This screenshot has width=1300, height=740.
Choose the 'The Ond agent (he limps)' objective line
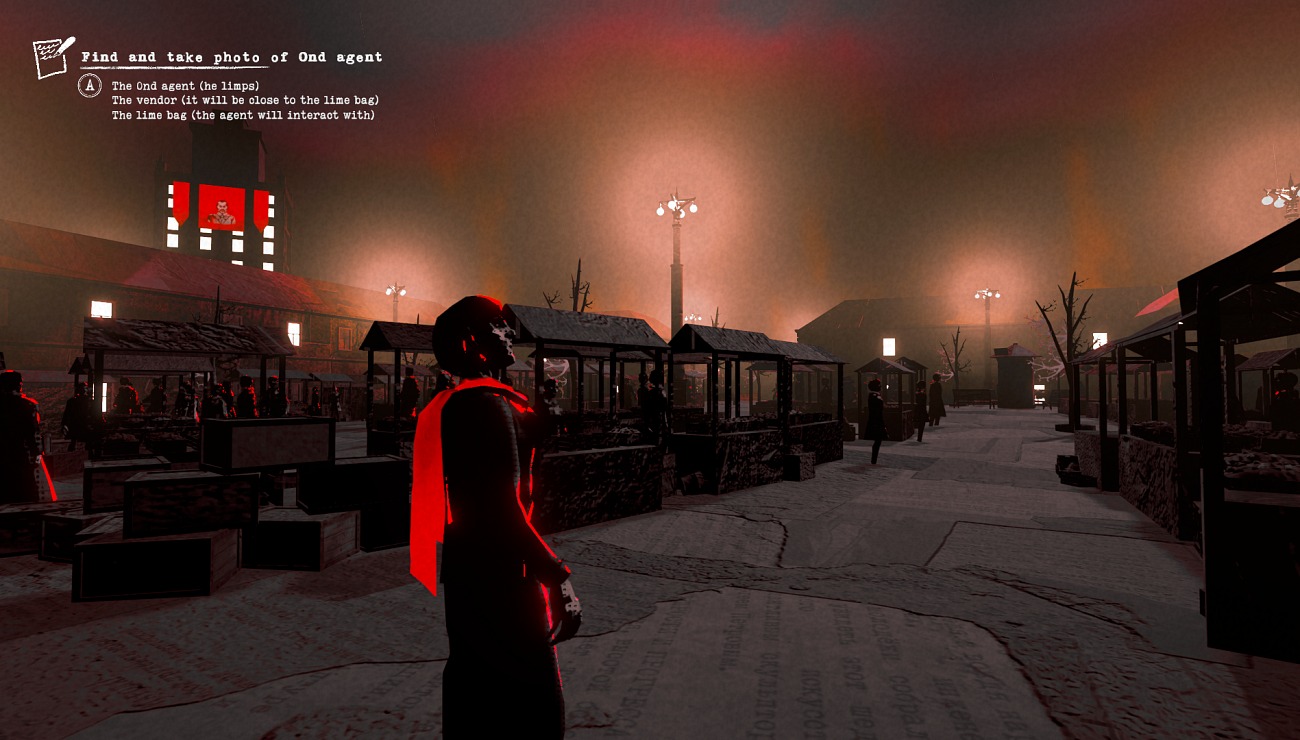point(185,86)
